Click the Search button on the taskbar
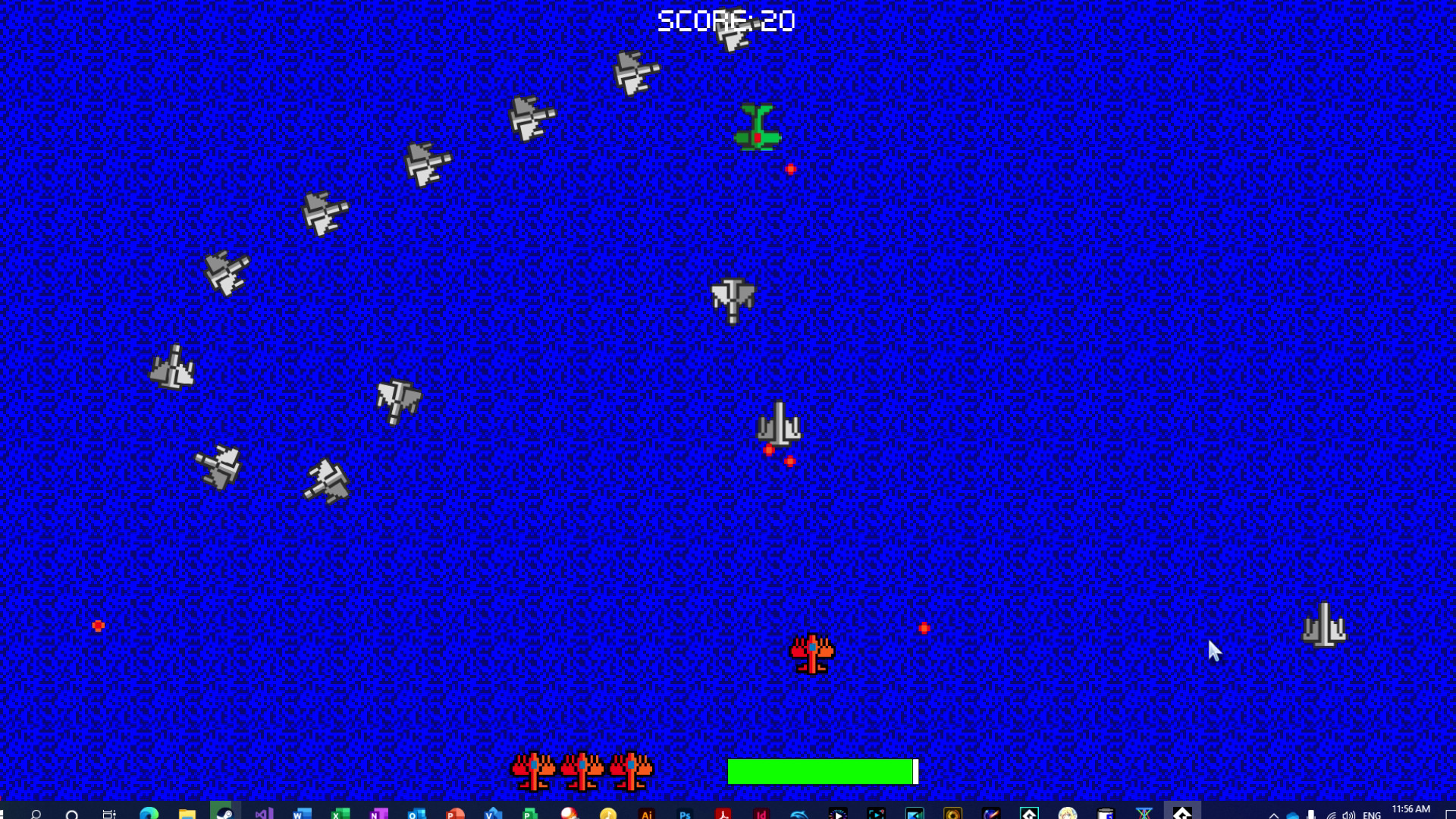This screenshot has height=819, width=1456. [36, 810]
